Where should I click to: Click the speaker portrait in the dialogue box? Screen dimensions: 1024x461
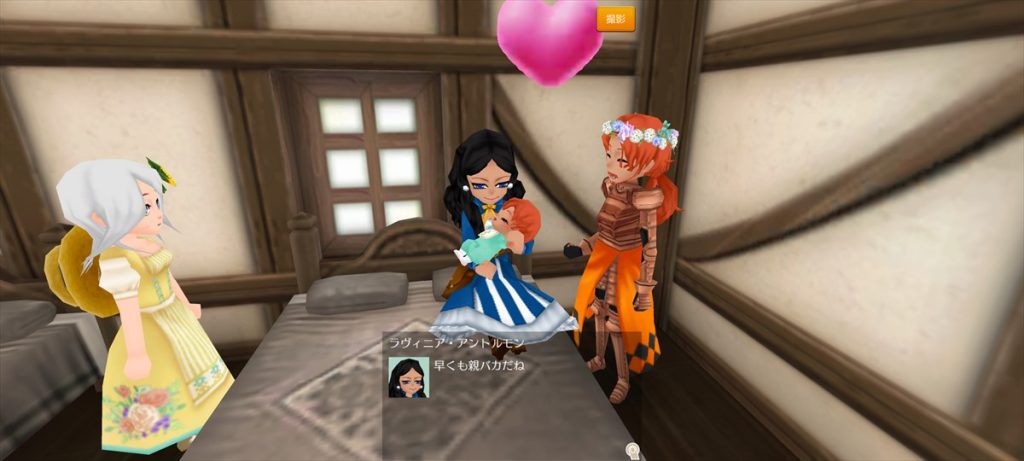tap(408, 377)
